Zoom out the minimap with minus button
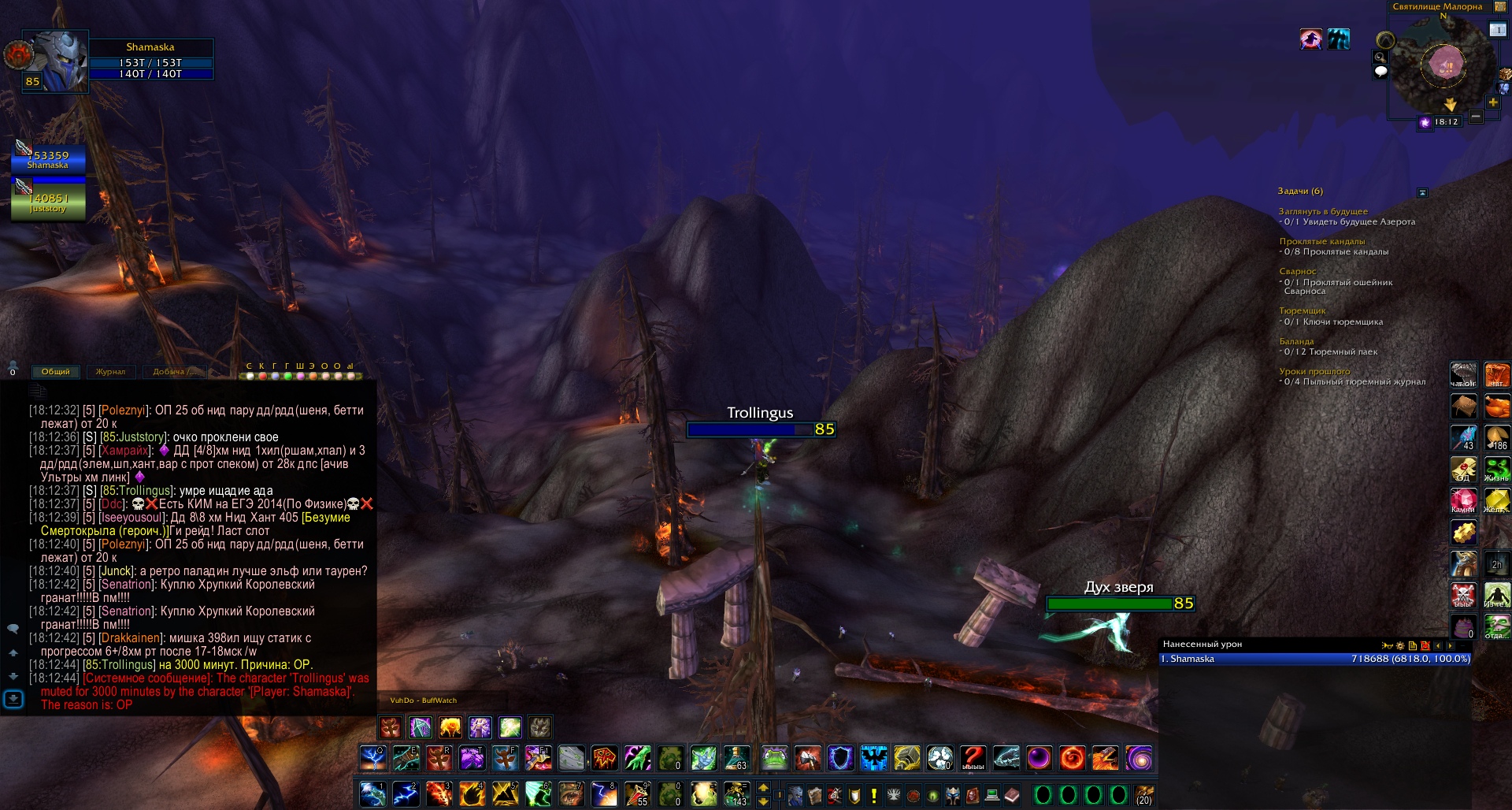 tap(1476, 117)
